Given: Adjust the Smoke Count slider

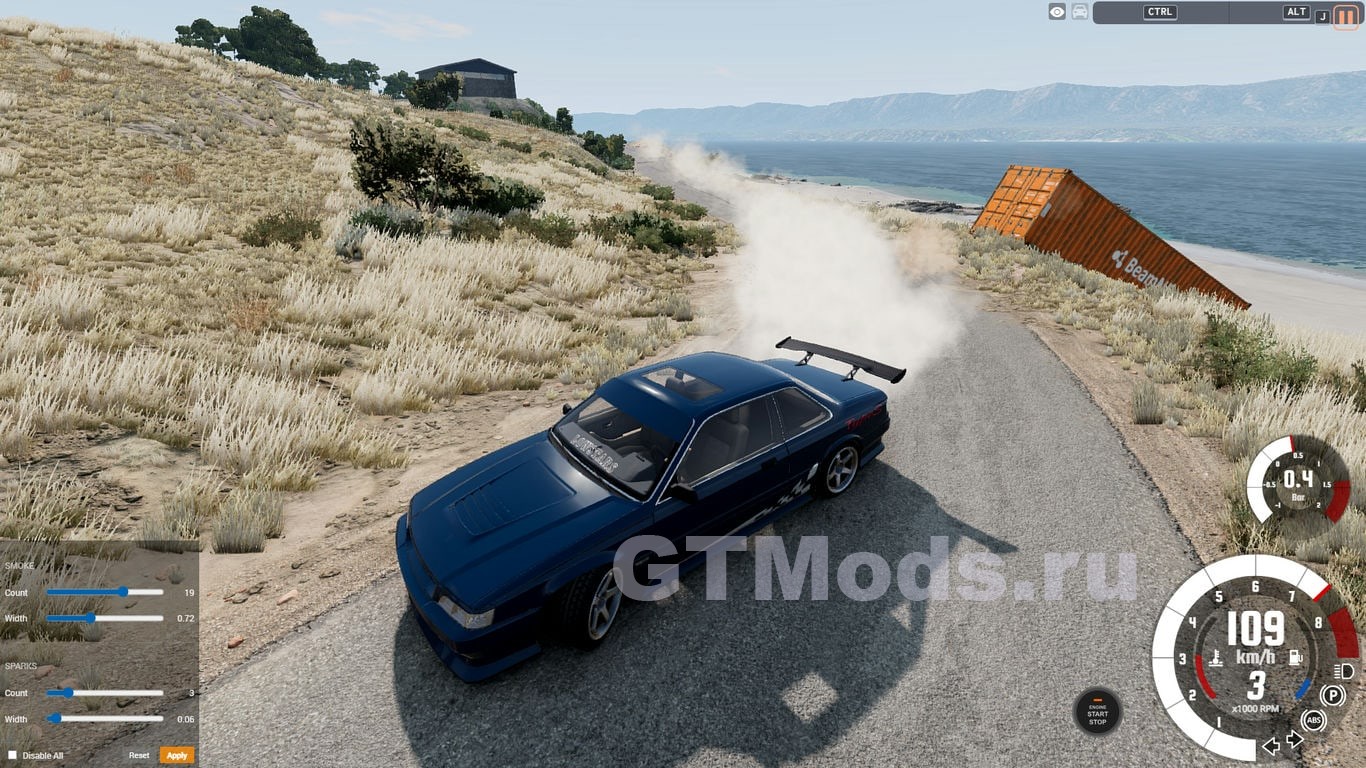Looking at the screenshot, I should tap(123, 592).
